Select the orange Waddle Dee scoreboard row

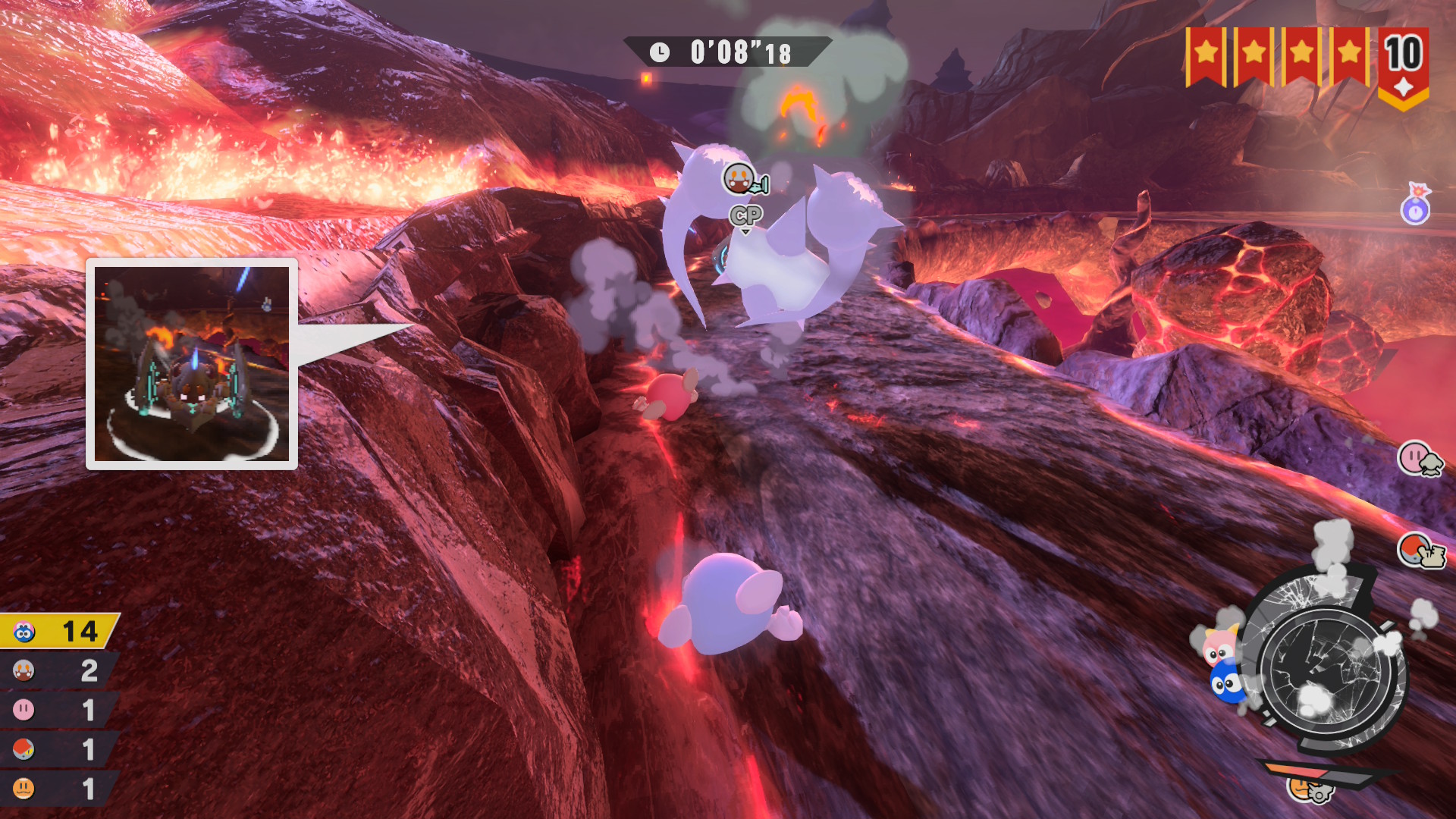pyautogui.click(x=59, y=789)
